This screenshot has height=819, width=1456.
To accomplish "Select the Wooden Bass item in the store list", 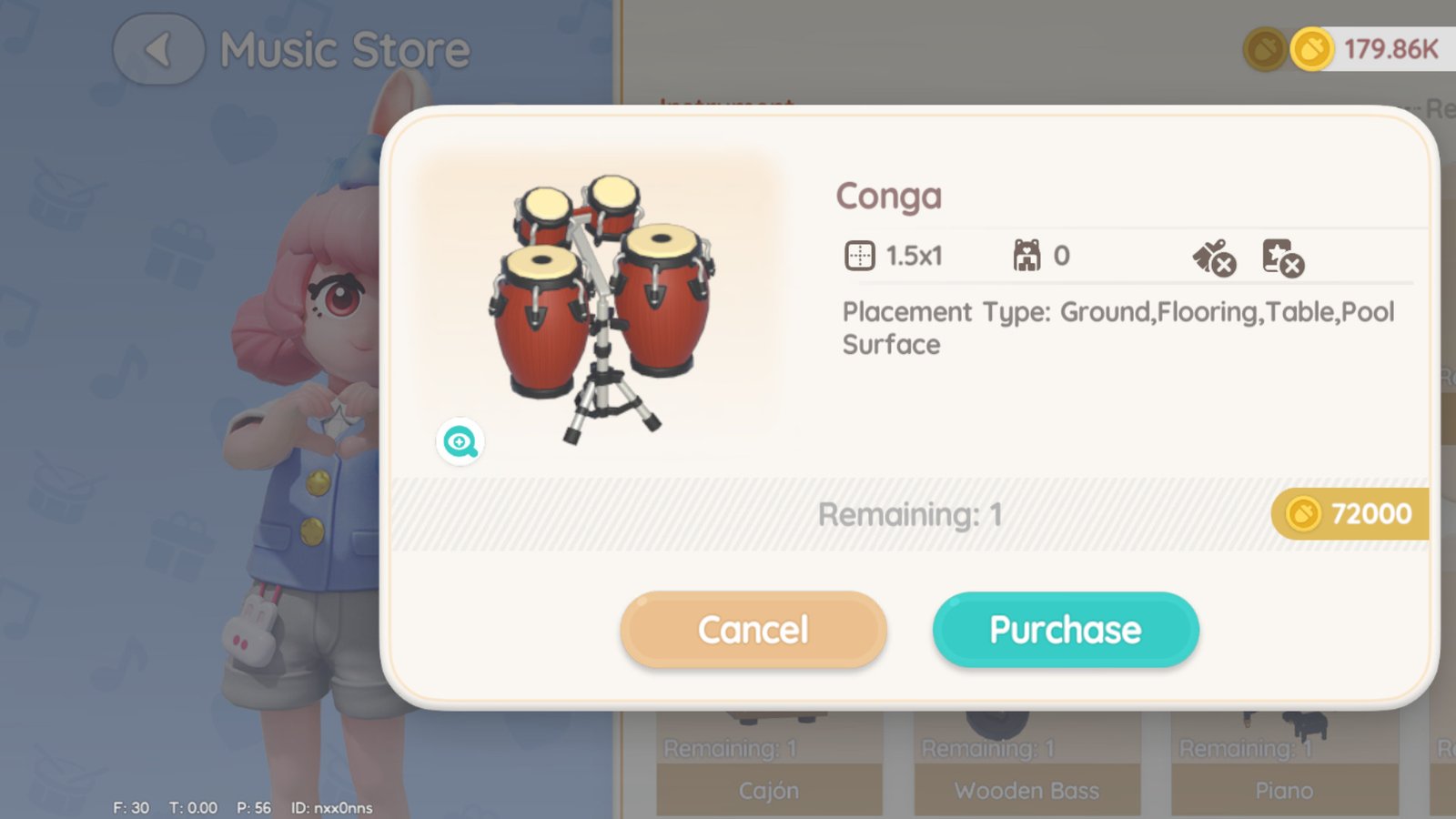I will coord(1027,773).
